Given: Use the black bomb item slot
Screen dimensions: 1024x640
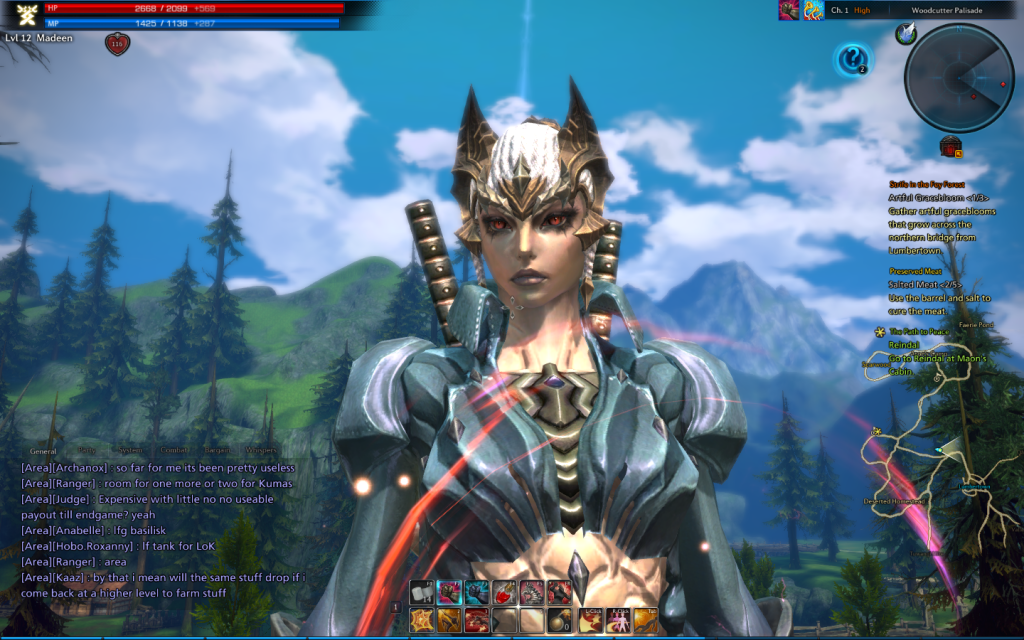Looking at the screenshot, I should click(x=558, y=620).
